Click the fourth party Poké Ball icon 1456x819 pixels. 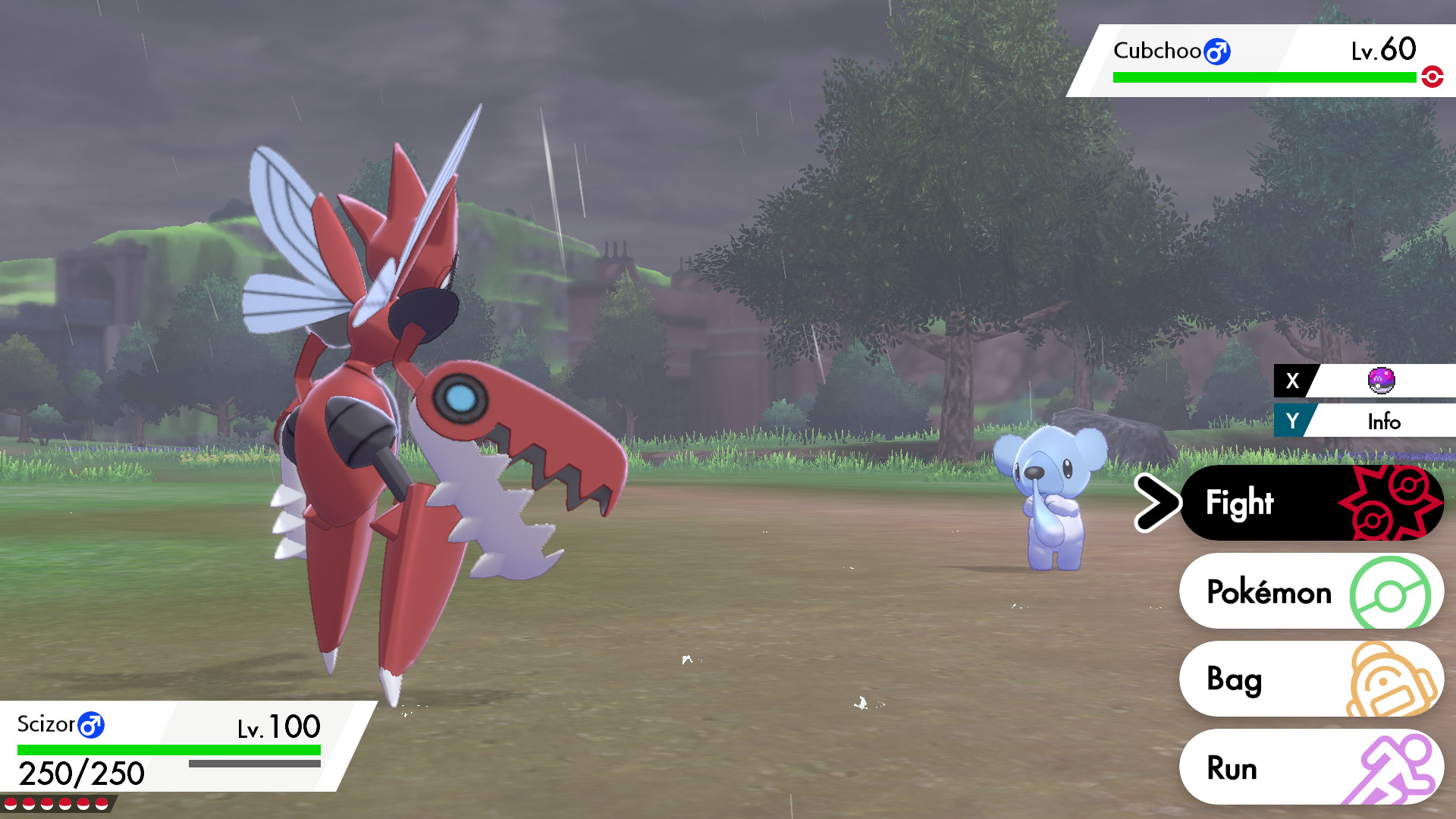(x=64, y=804)
